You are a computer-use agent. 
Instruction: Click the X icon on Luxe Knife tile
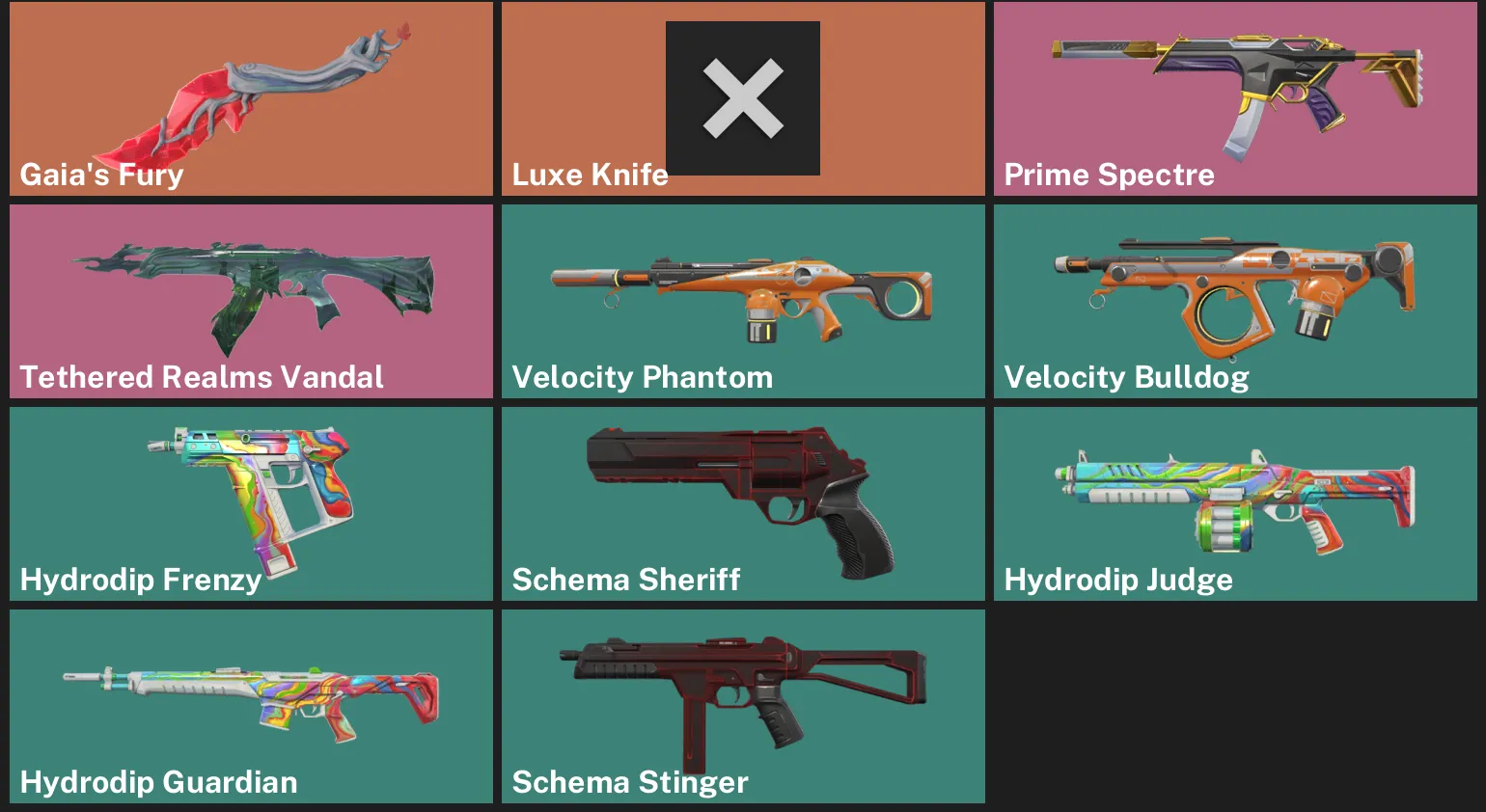pos(742,97)
